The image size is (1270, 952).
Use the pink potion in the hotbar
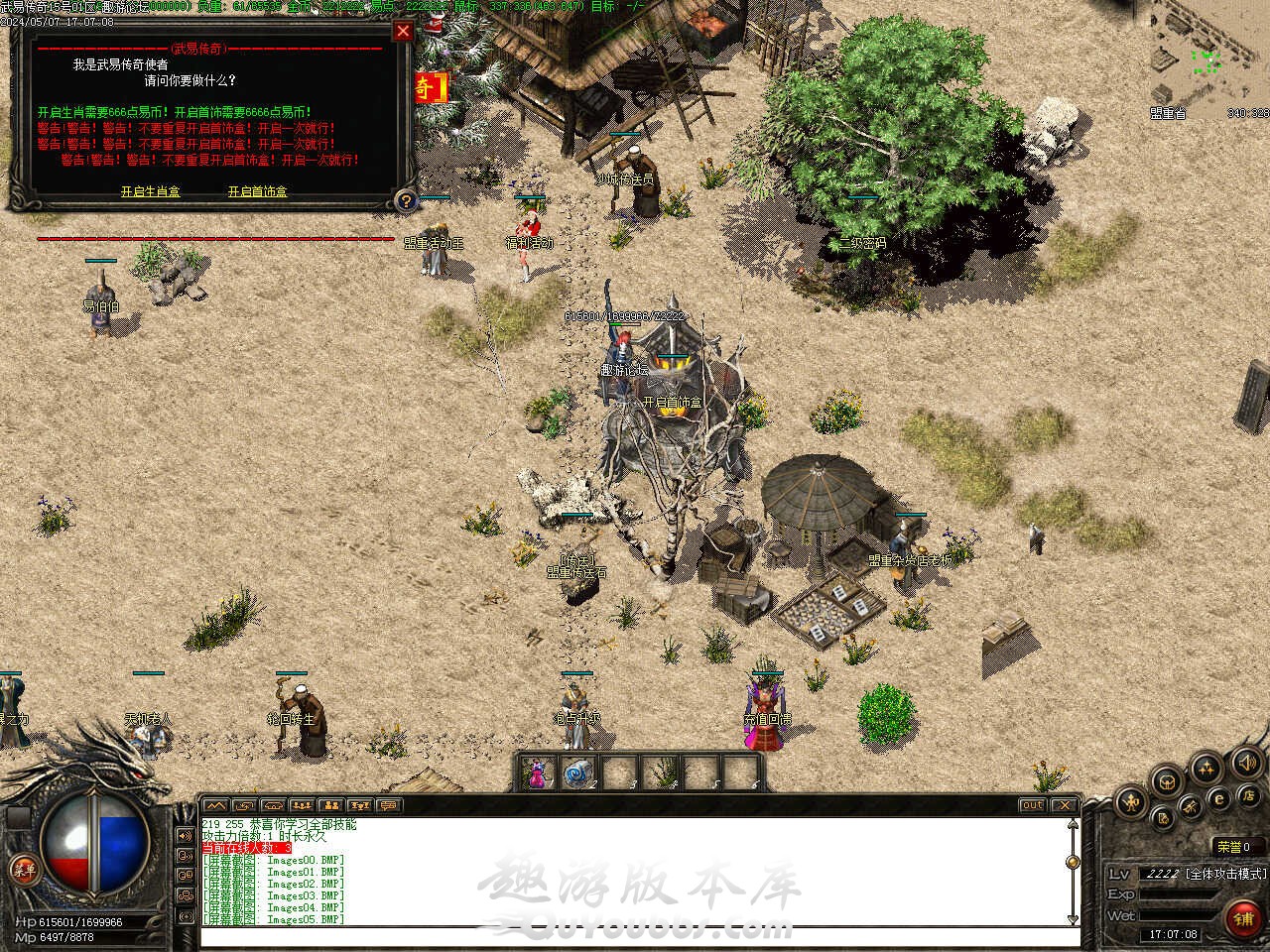(537, 773)
